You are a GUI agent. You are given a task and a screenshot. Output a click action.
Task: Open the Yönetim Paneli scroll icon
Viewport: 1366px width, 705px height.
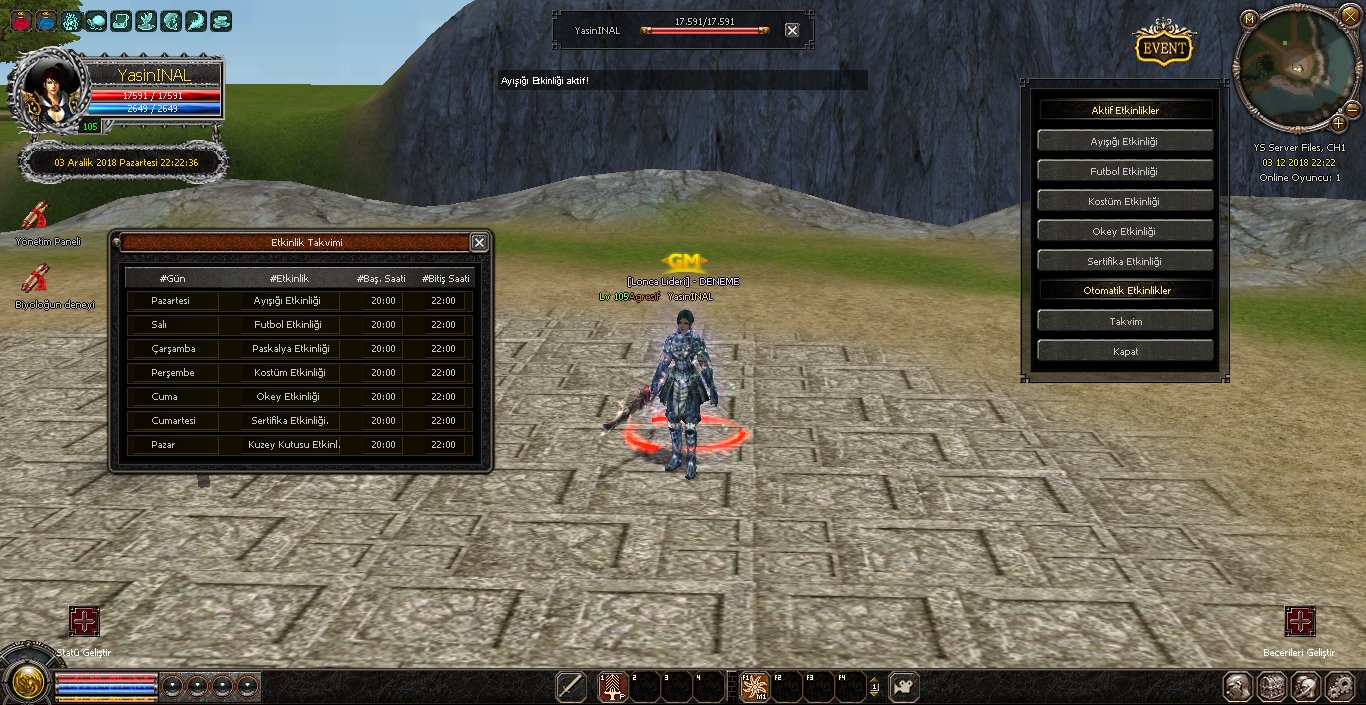pos(37,215)
